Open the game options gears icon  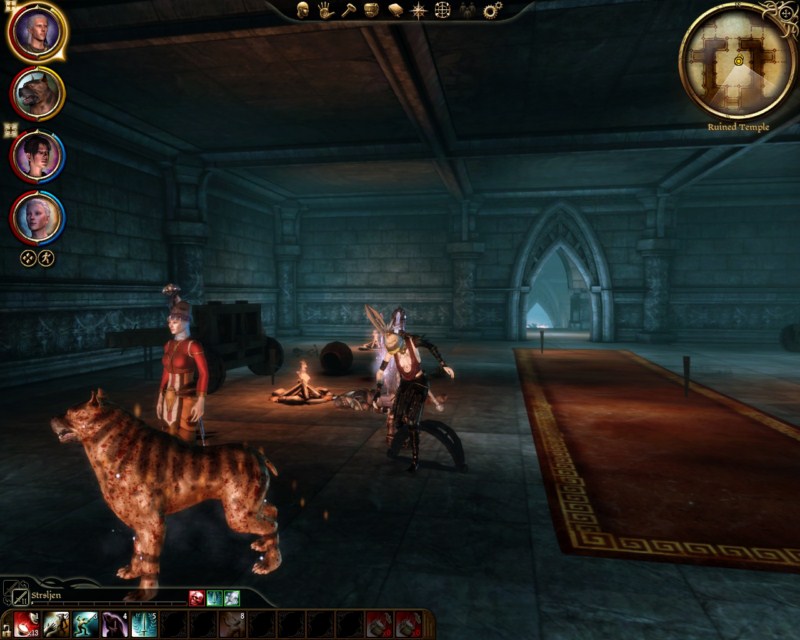pos(492,10)
